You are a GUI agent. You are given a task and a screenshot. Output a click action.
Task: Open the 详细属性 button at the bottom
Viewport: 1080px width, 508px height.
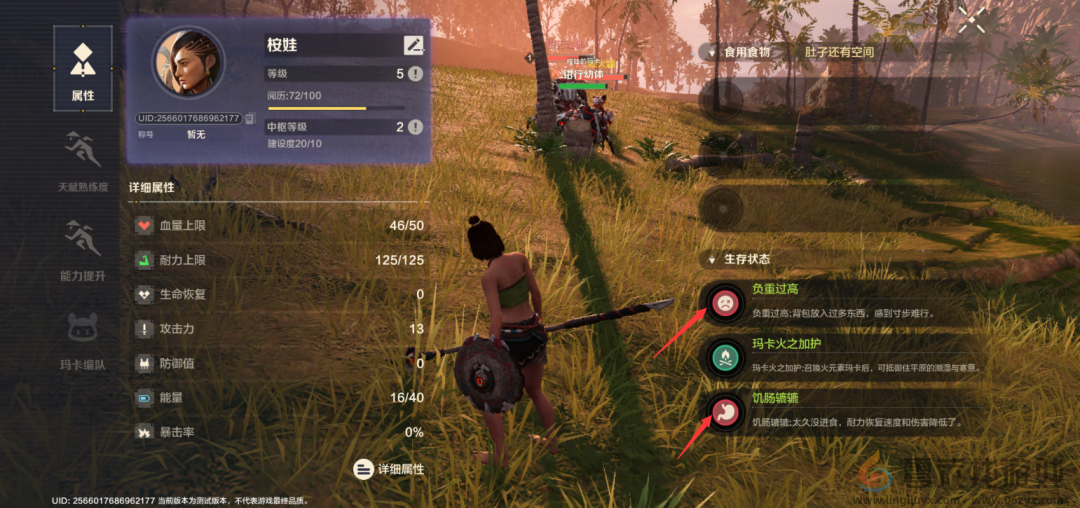389,468
